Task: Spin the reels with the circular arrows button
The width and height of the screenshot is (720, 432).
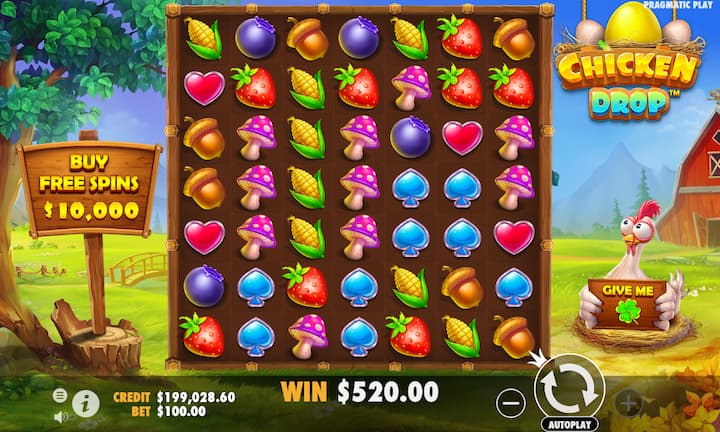Action: [x=569, y=387]
